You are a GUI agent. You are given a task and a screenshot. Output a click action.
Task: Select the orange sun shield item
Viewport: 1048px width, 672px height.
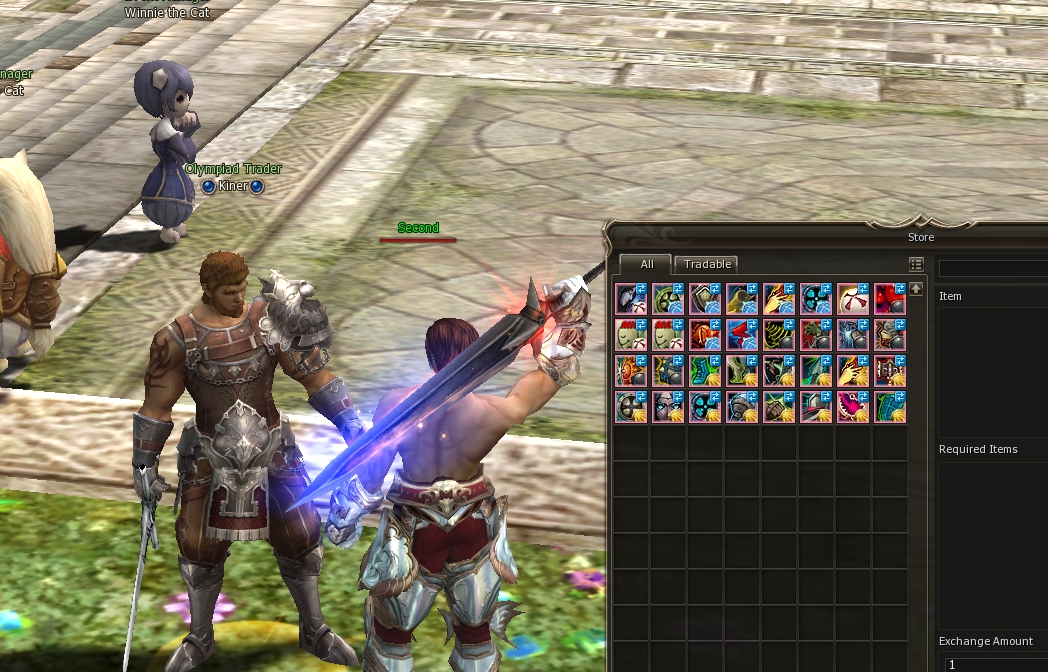tap(630, 371)
